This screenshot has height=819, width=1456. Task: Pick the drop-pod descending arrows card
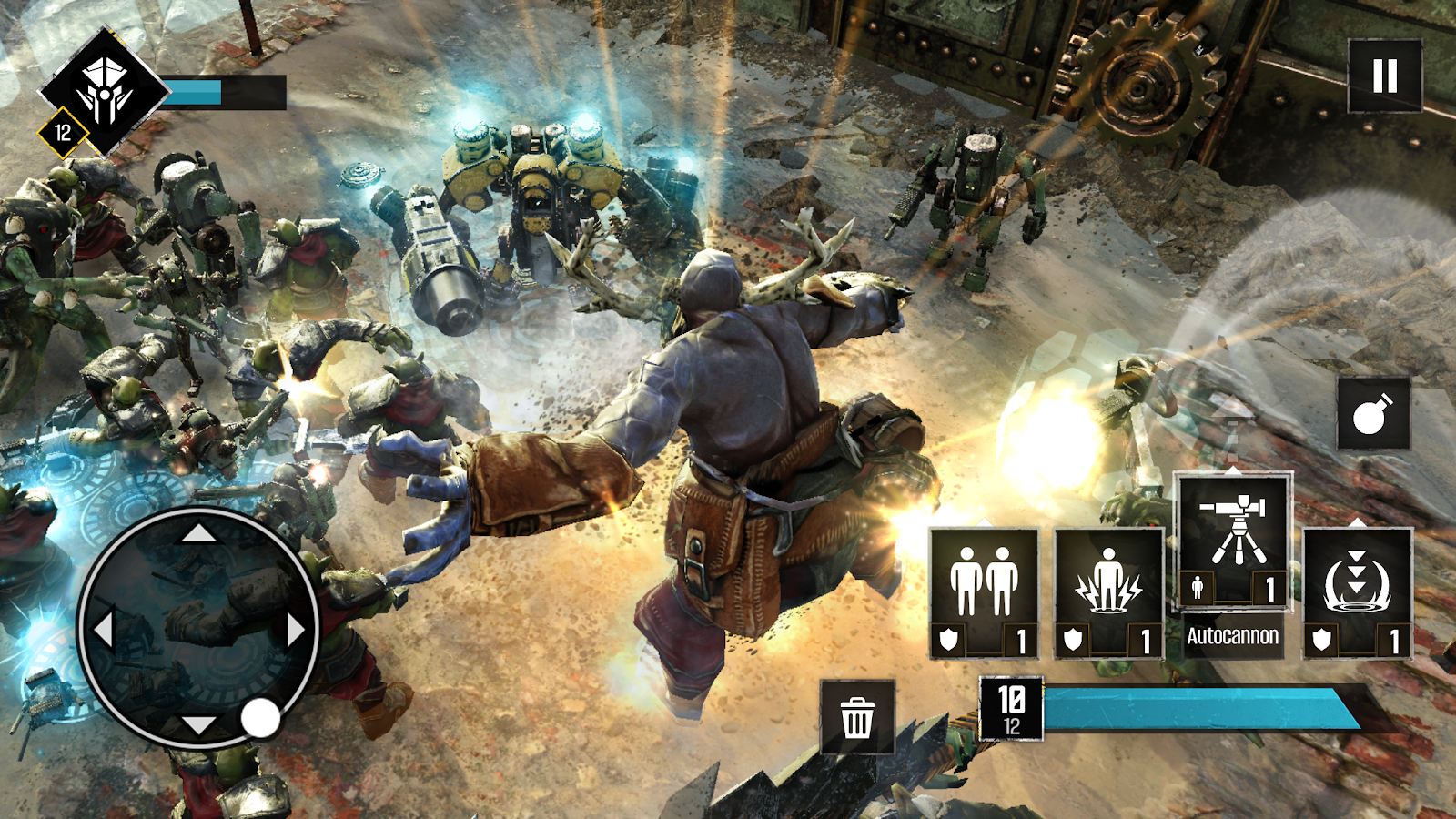click(x=1357, y=591)
